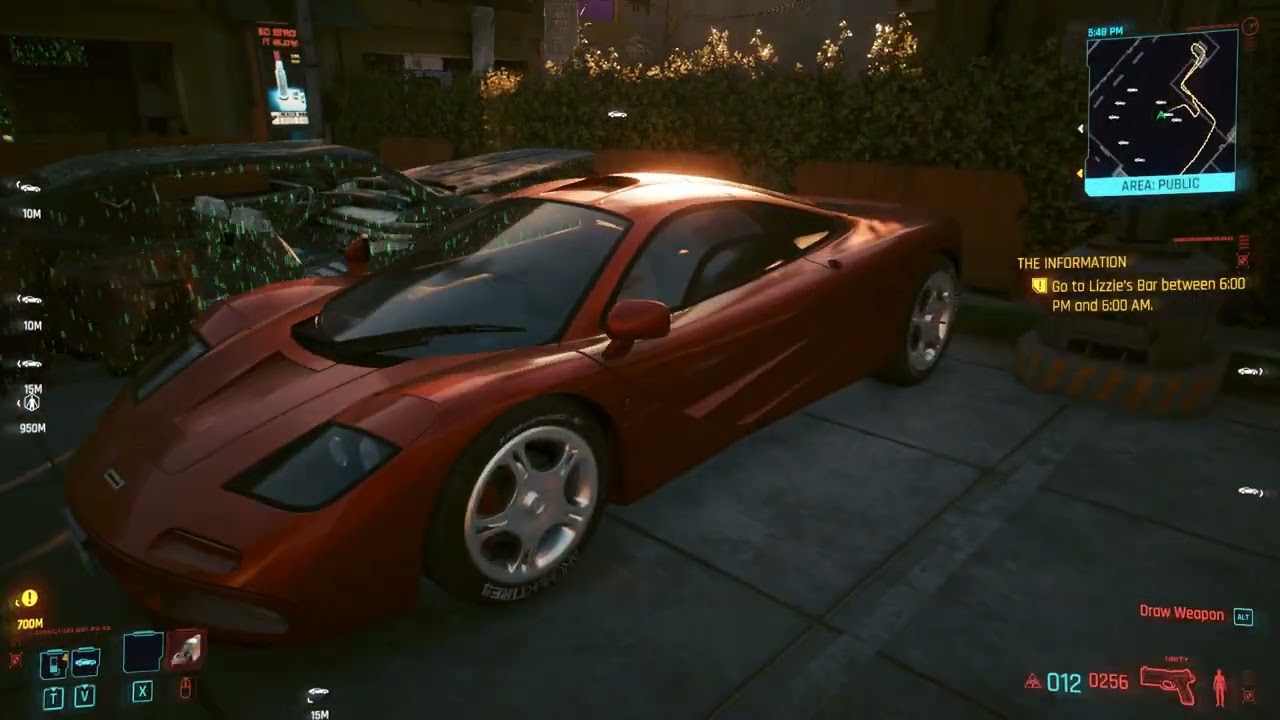This screenshot has width=1280, height=720.
Task: Click the empty weapon slot above the X key
Action: [x=140, y=652]
